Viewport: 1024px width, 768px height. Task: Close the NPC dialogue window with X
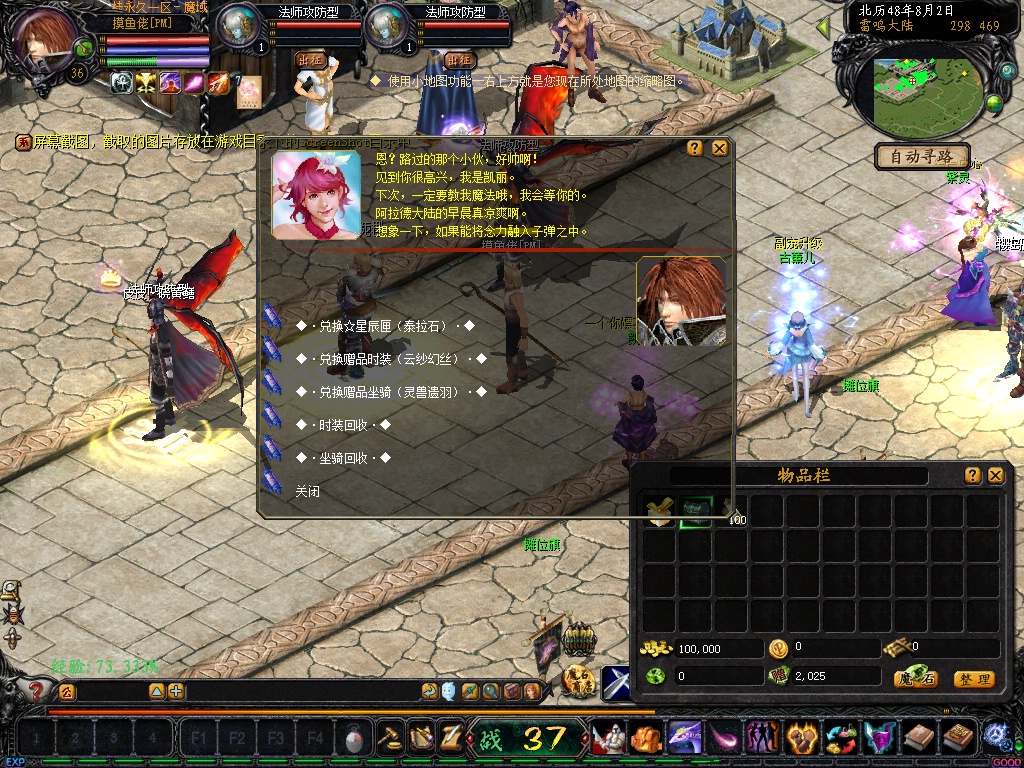719,148
